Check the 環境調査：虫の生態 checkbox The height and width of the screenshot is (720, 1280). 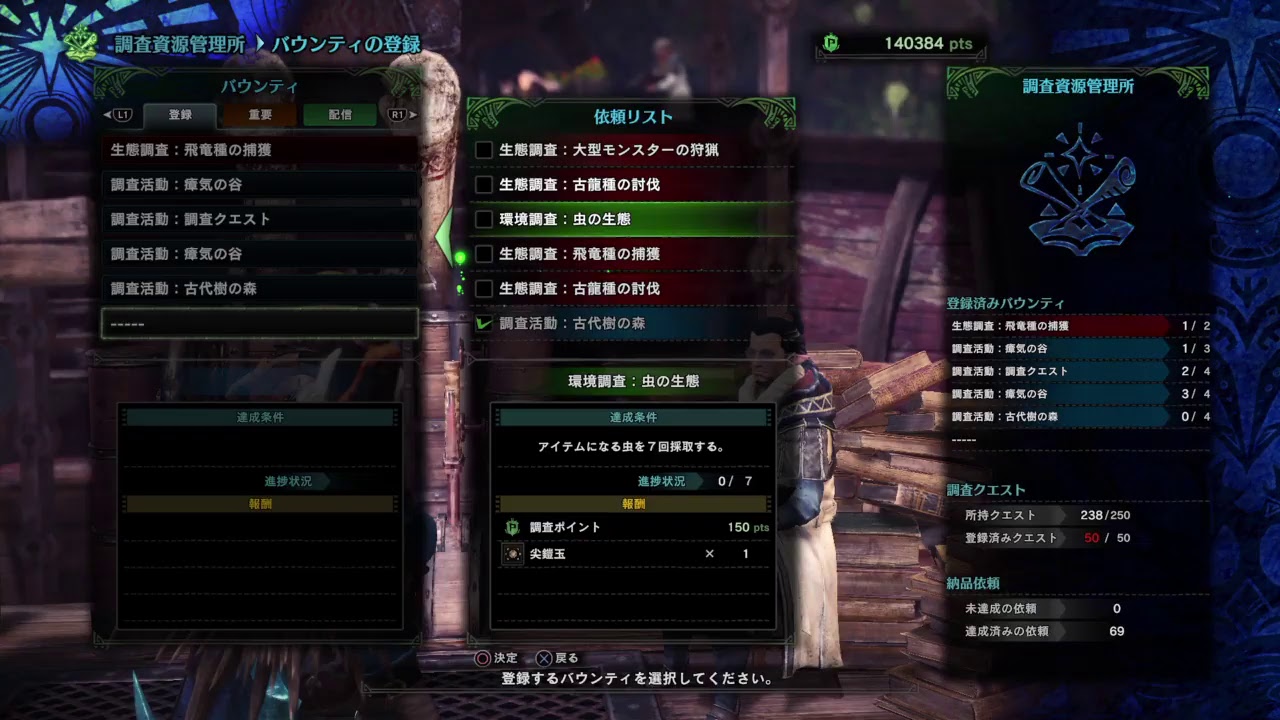click(x=484, y=219)
